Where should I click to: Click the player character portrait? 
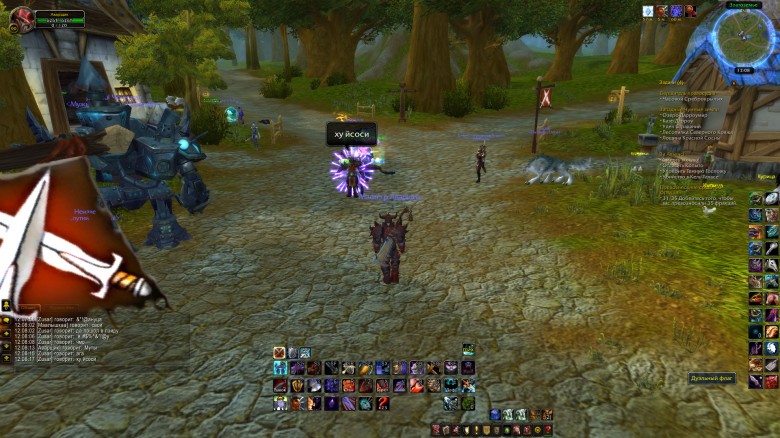tap(20, 18)
